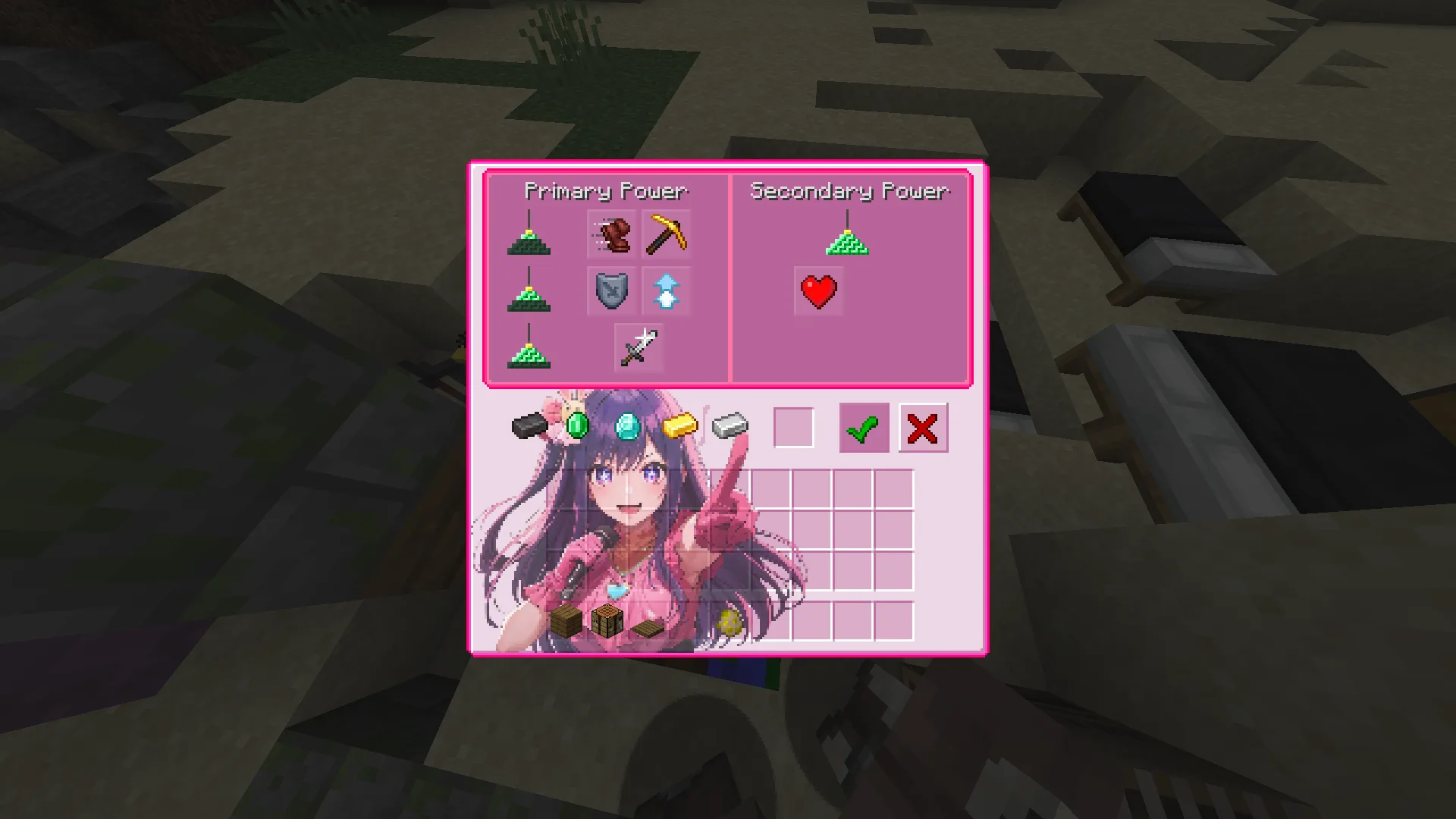1456x819 pixels.
Task: Choose the golden pickaxe mining power
Action: (666, 235)
